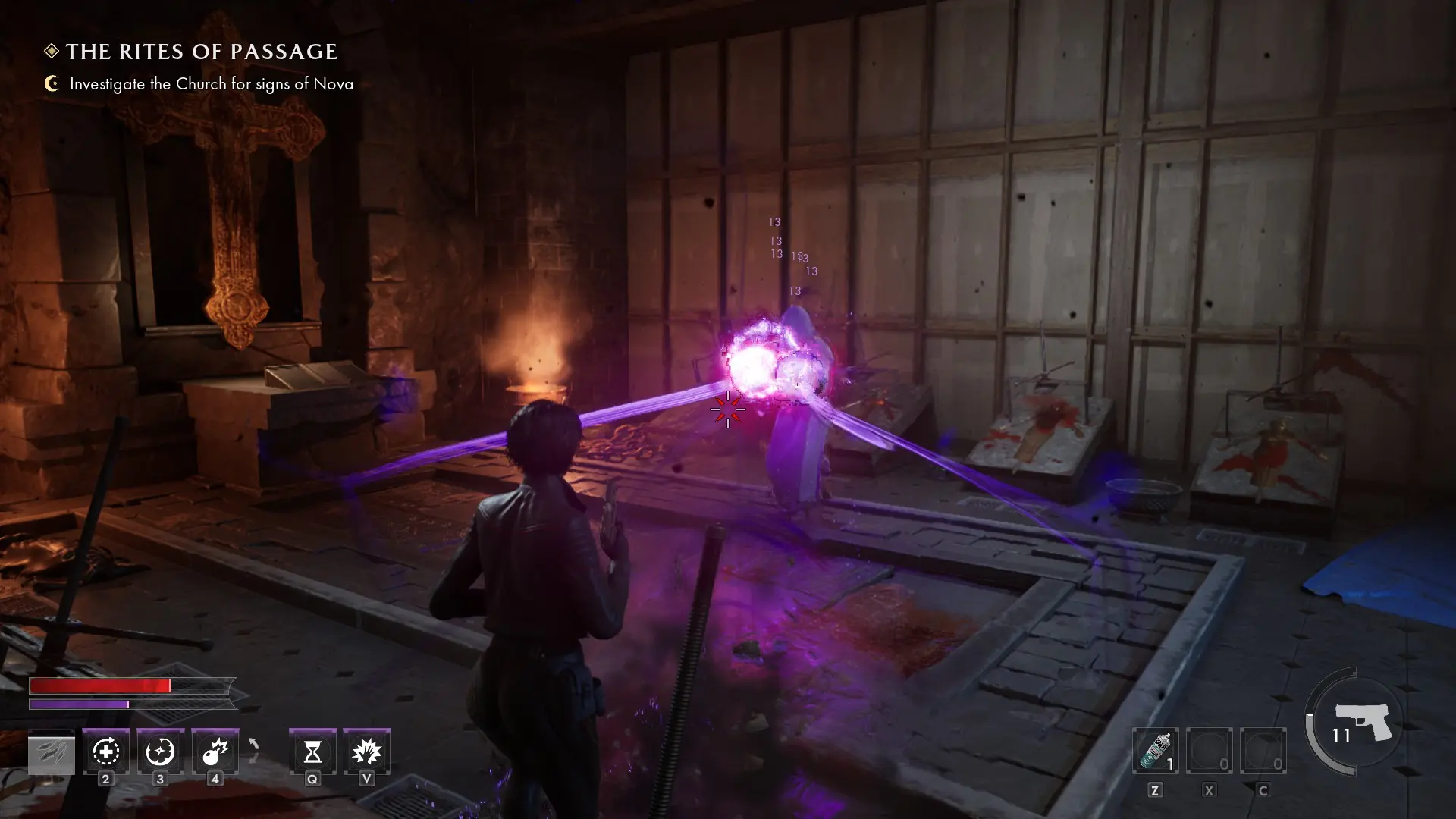Click the equipped pistol weapon icon
Viewport: 1456px width, 819px height.
pos(1363,721)
